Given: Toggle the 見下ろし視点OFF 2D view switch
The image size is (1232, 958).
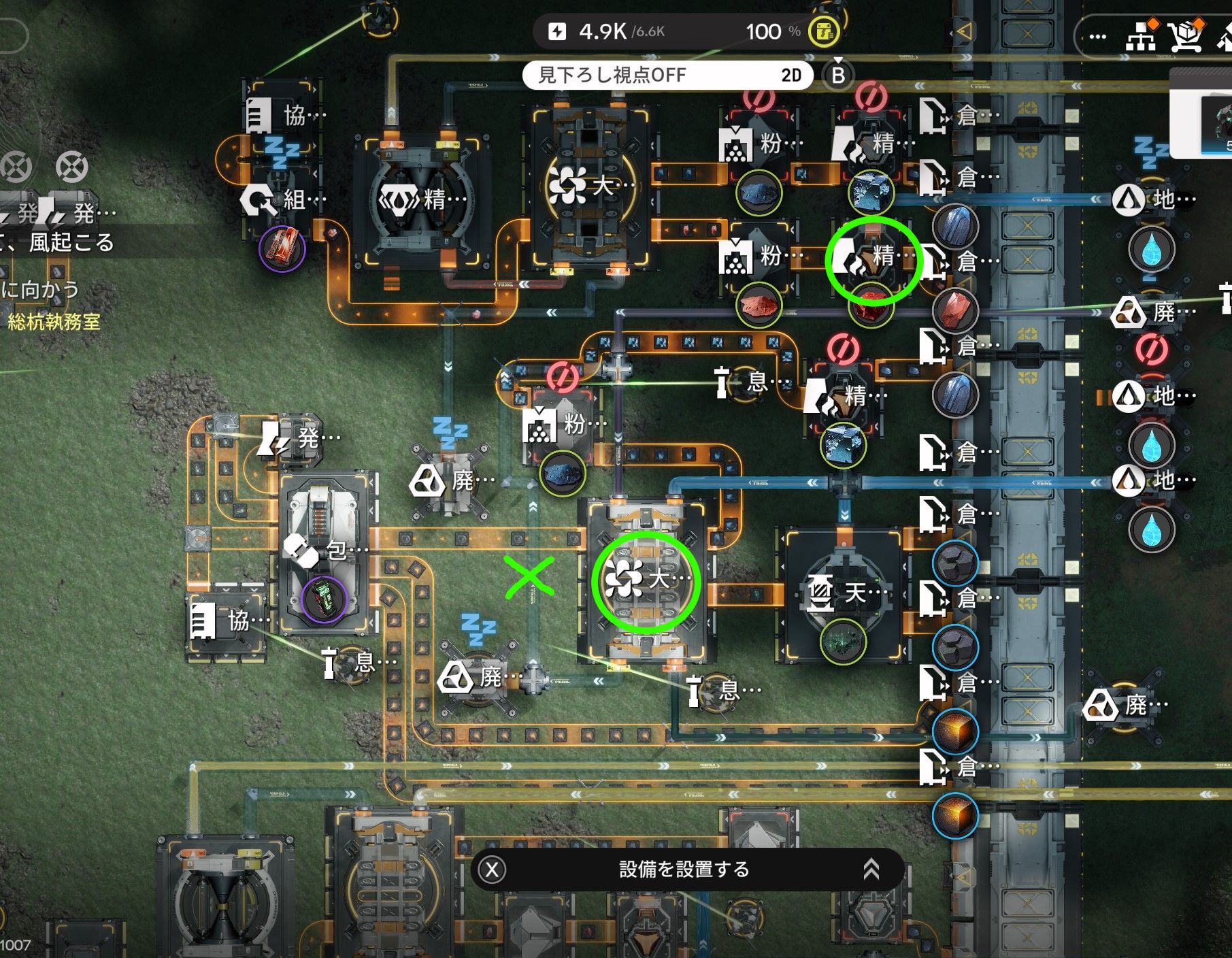Looking at the screenshot, I should click(x=667, y=75).
